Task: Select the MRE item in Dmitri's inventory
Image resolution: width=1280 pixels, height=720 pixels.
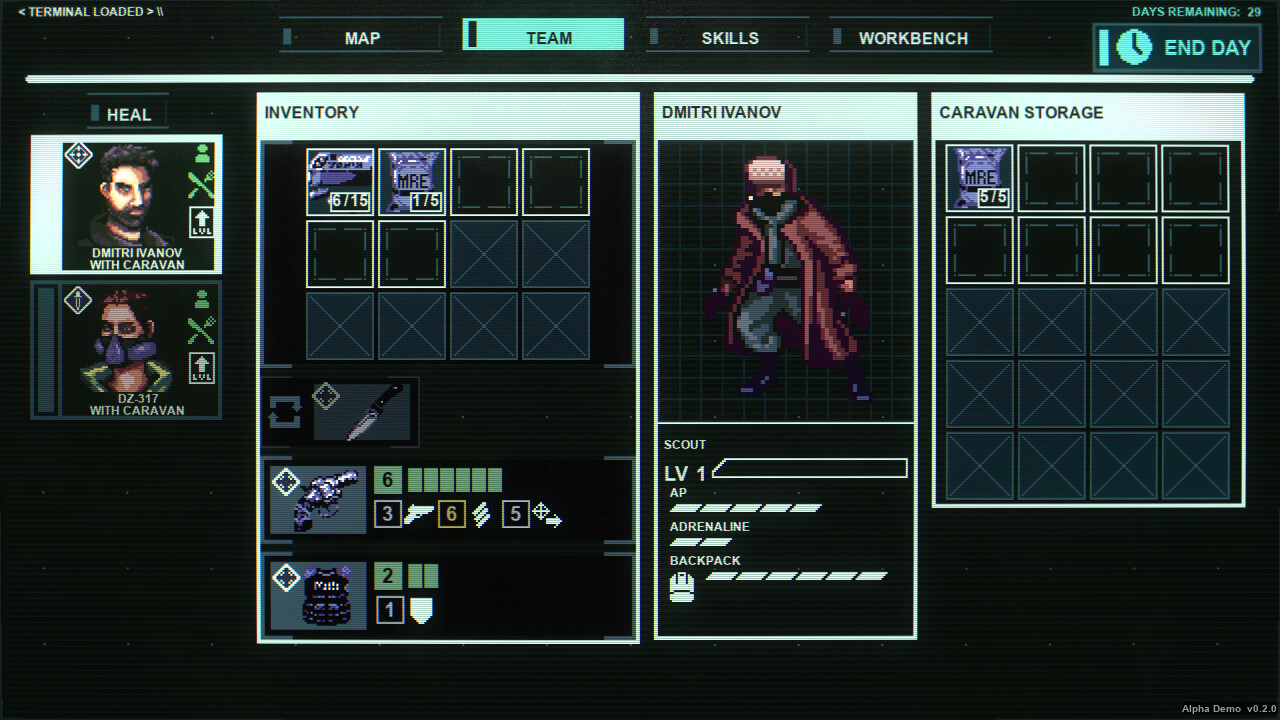Action: click(412, 181)
